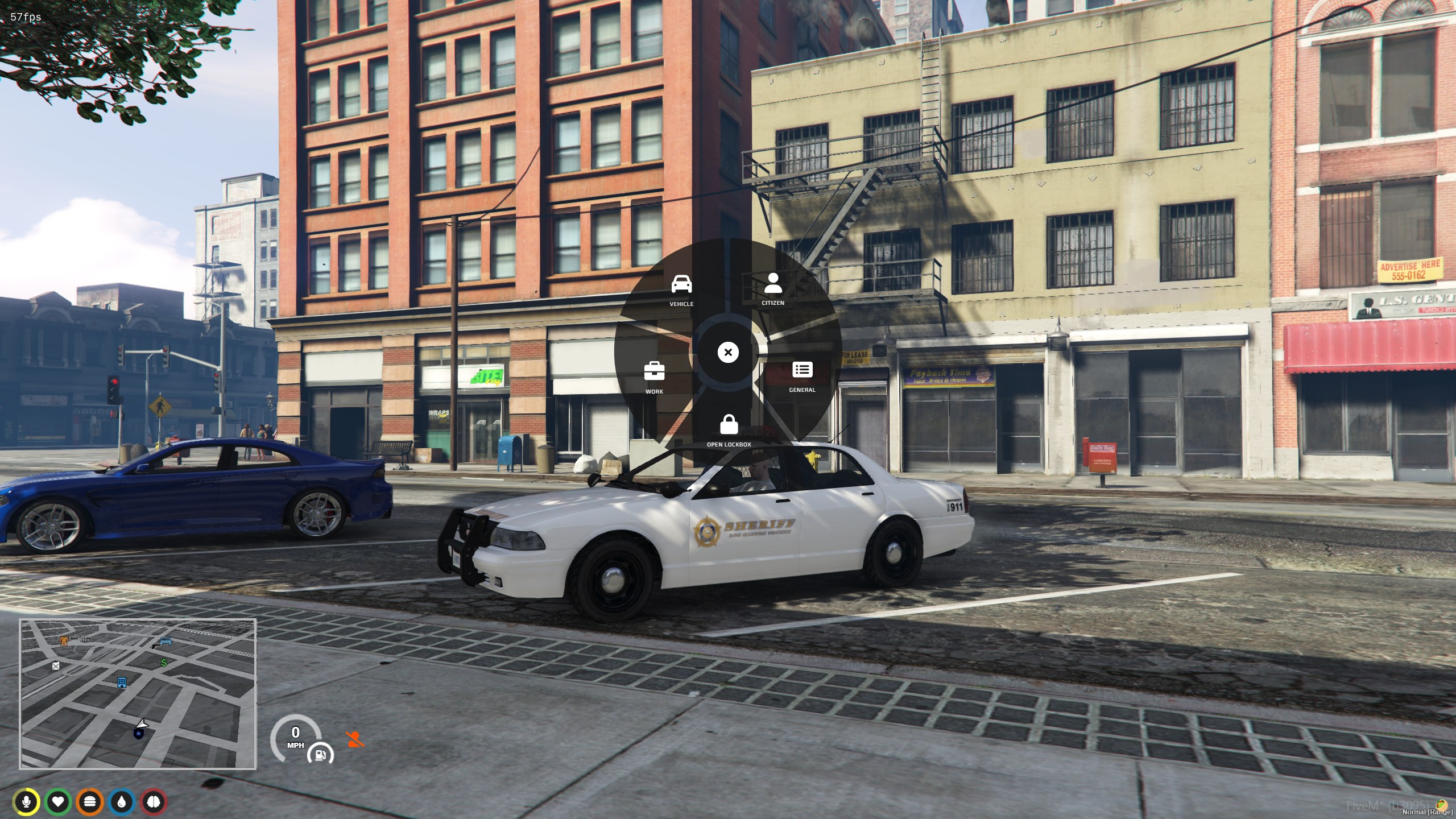The image size is (1456, 819).
Task: Click the heart health status icon
Action: 58,803
